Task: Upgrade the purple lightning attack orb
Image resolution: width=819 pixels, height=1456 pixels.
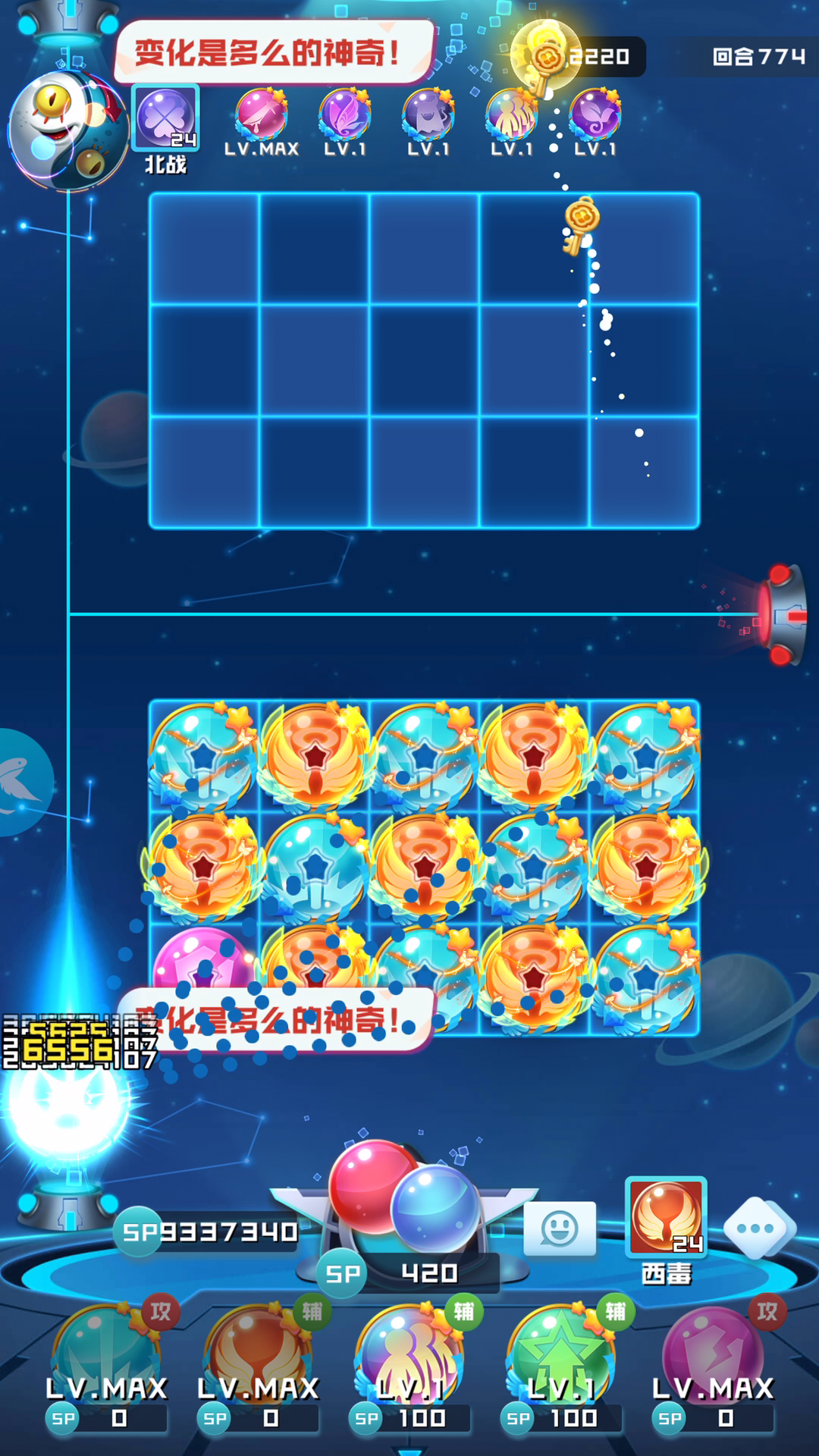Action: pyautogui.click(x=713, y=1357)
